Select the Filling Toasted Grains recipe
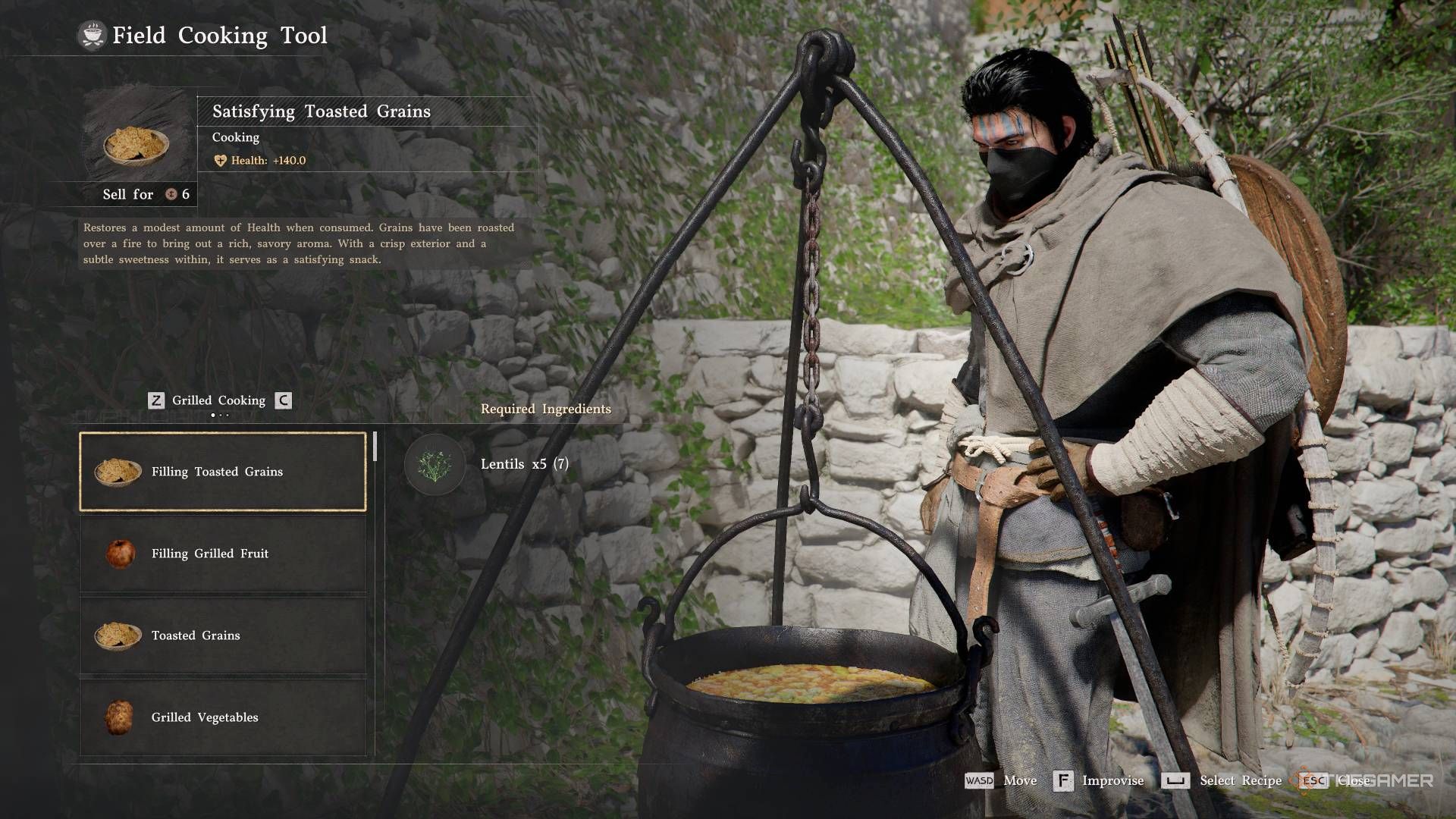The height and width of the screenshot is (819, 1456). 223,472
